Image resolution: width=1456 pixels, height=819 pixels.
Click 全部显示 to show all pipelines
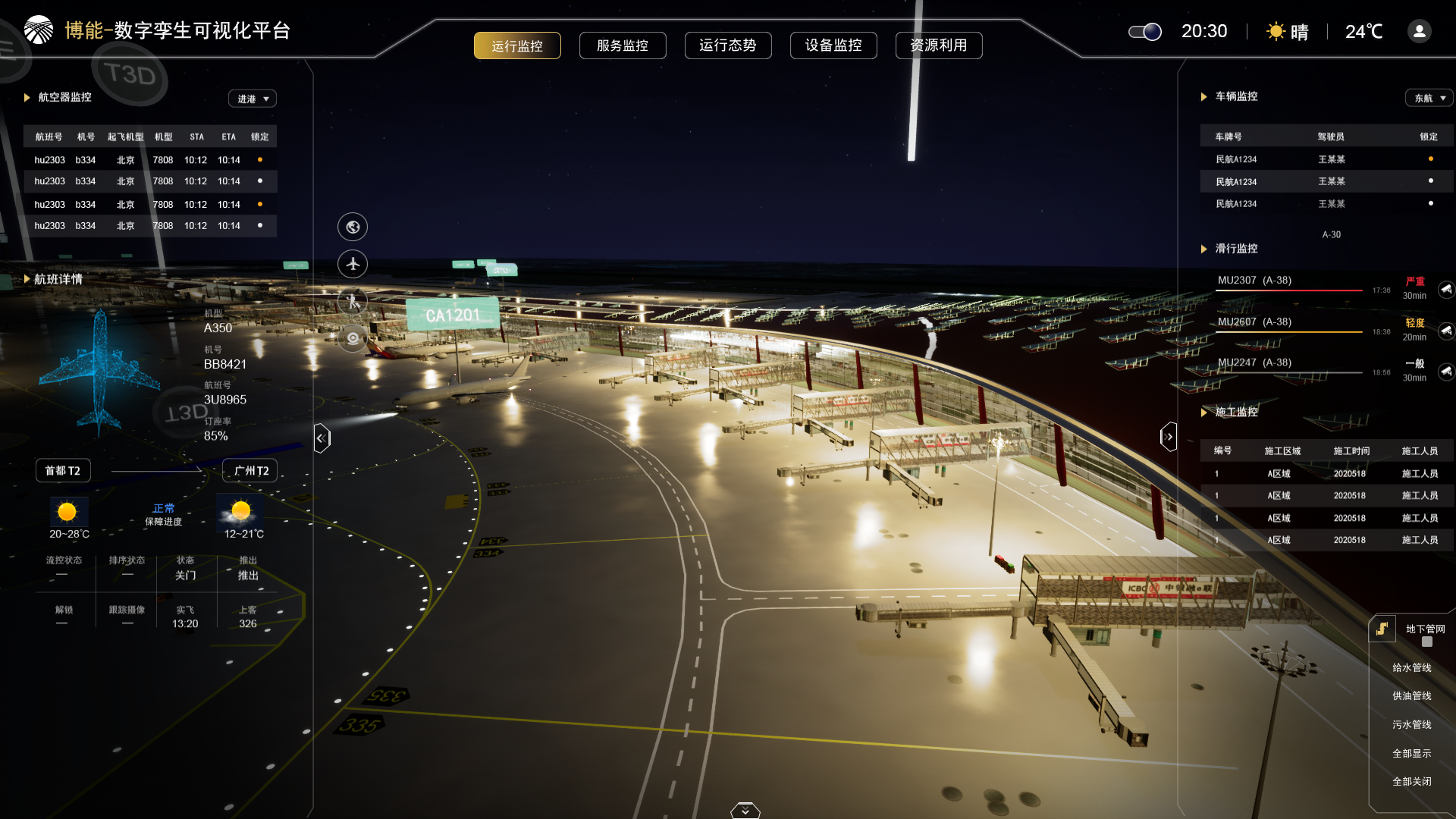pyautogui.click(x=1411, y=754)
